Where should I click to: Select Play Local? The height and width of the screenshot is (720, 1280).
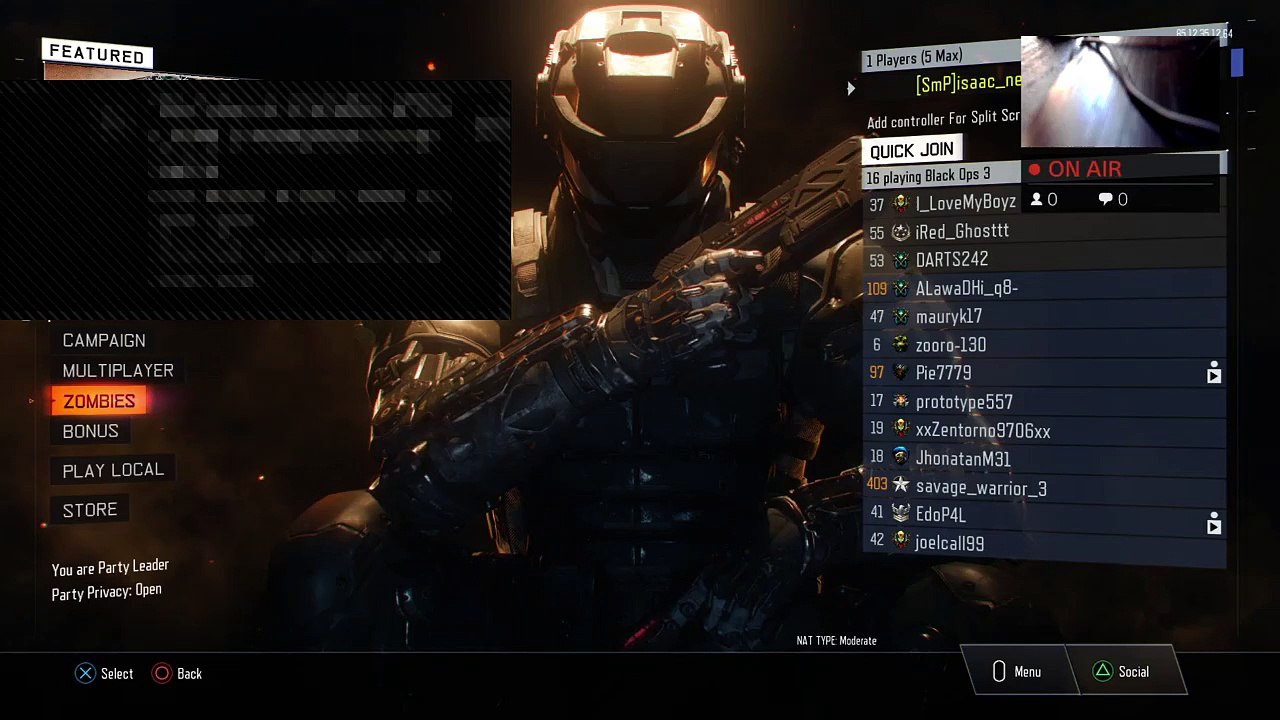(x=113, y=470)
